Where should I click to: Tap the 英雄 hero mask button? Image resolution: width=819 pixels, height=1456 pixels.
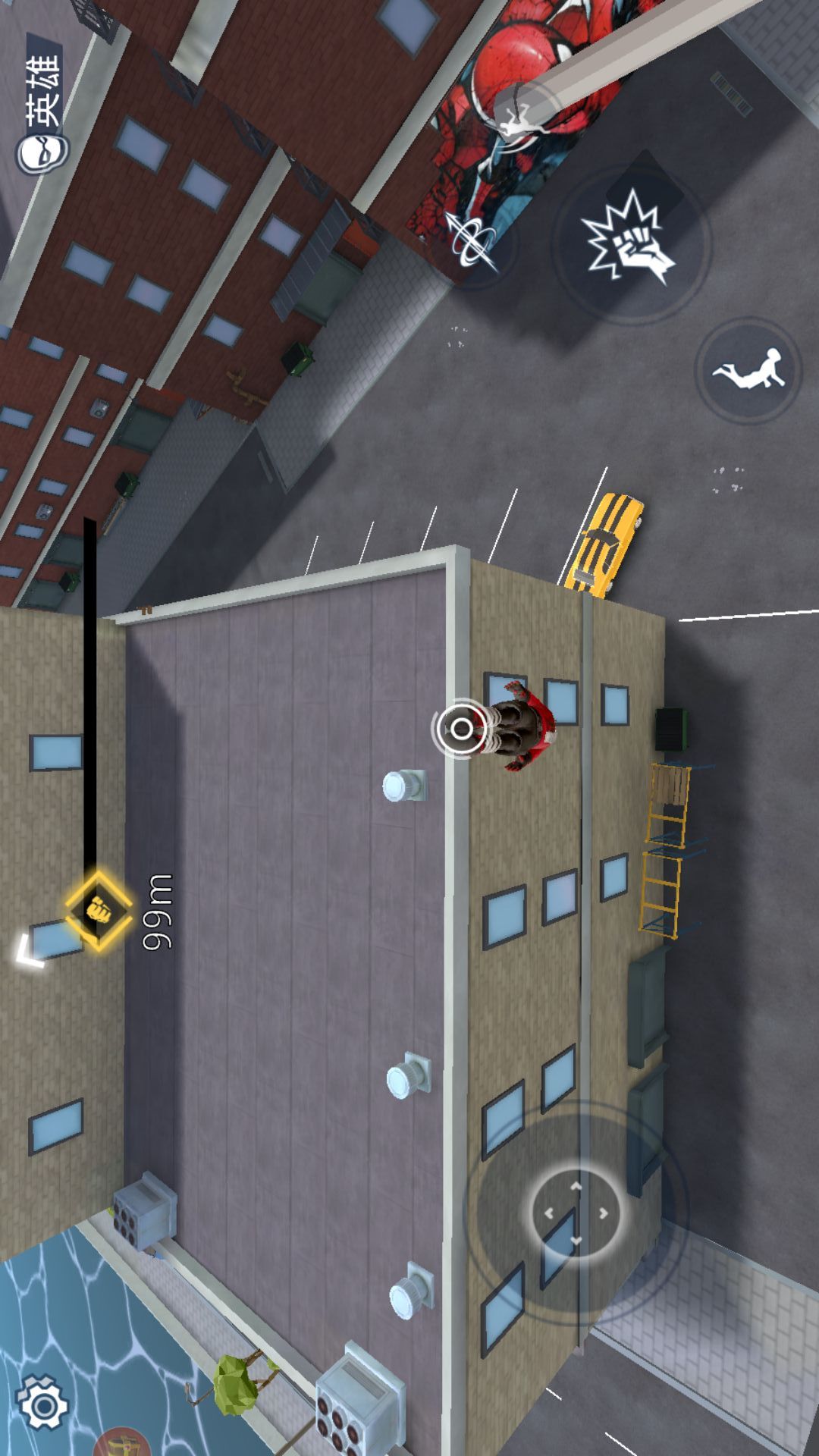(x=42, y=106)
